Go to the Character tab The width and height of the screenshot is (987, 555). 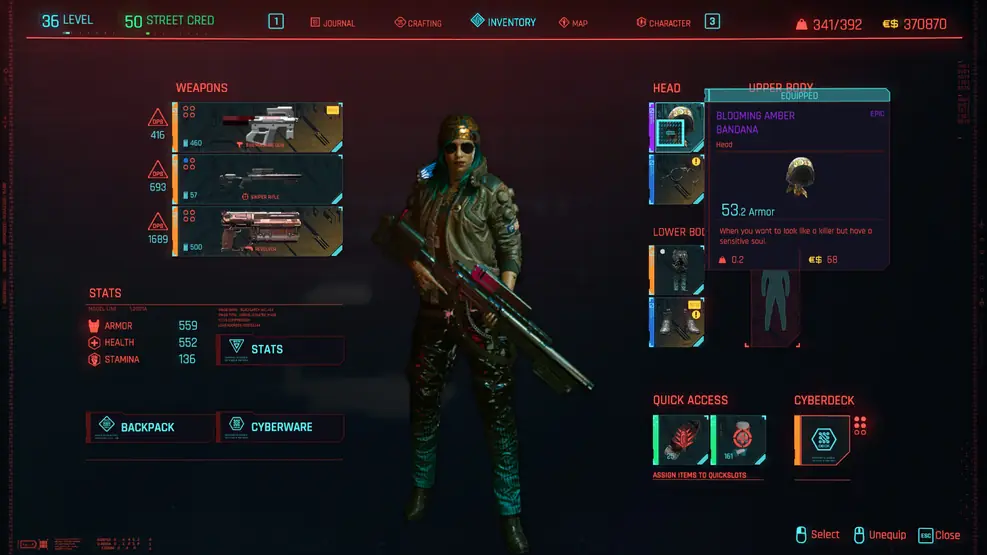[663, 22]
